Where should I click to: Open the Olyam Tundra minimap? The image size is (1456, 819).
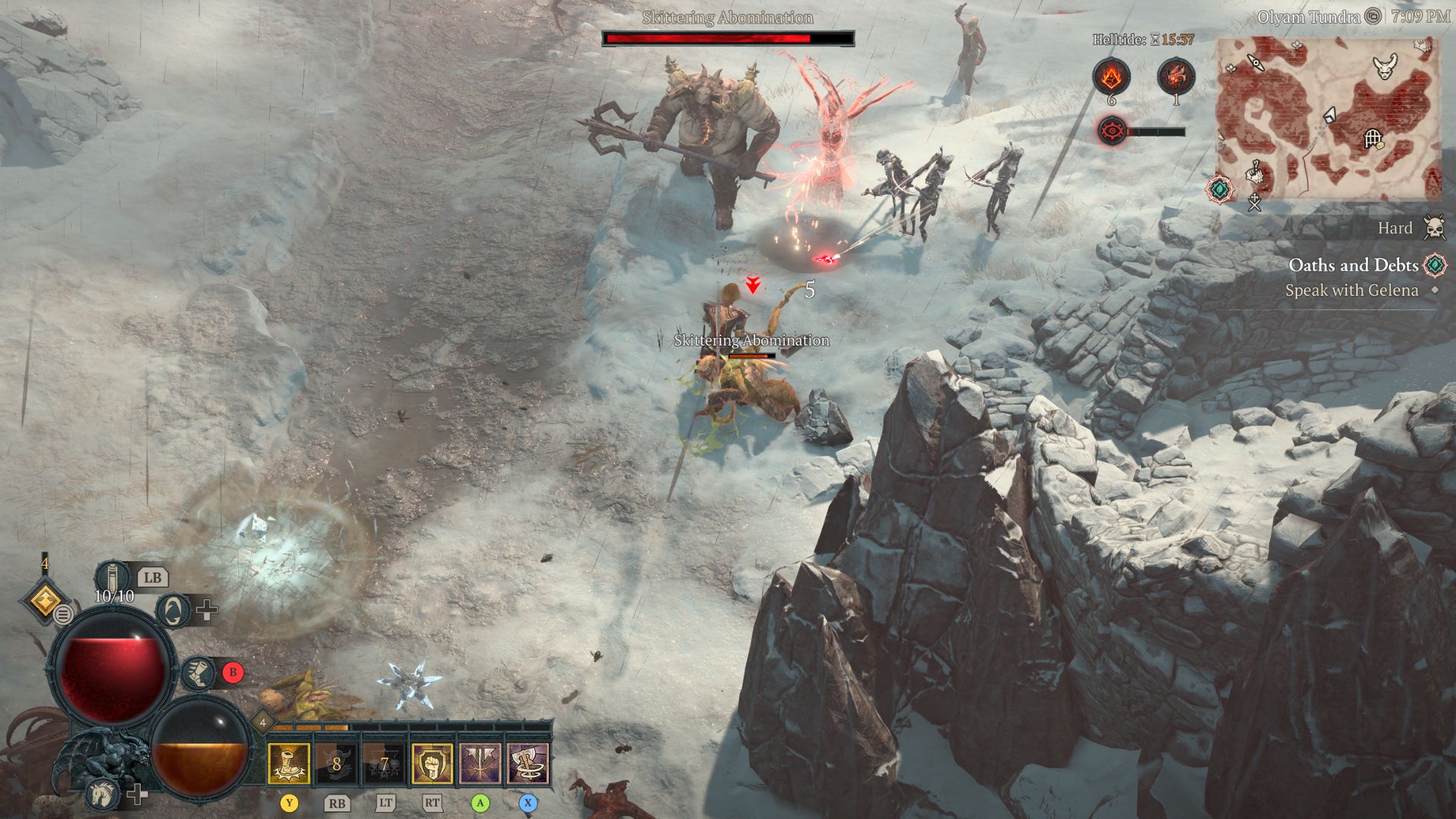1327,119
